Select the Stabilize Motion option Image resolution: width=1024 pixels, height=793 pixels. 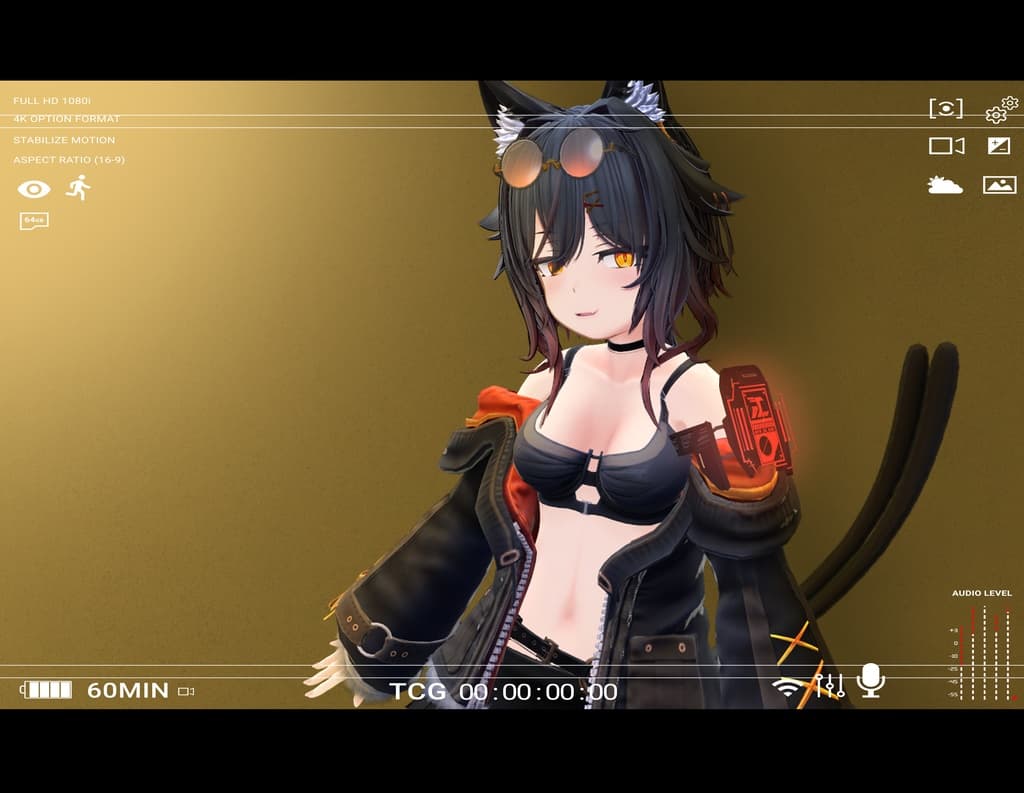[64, 140]
